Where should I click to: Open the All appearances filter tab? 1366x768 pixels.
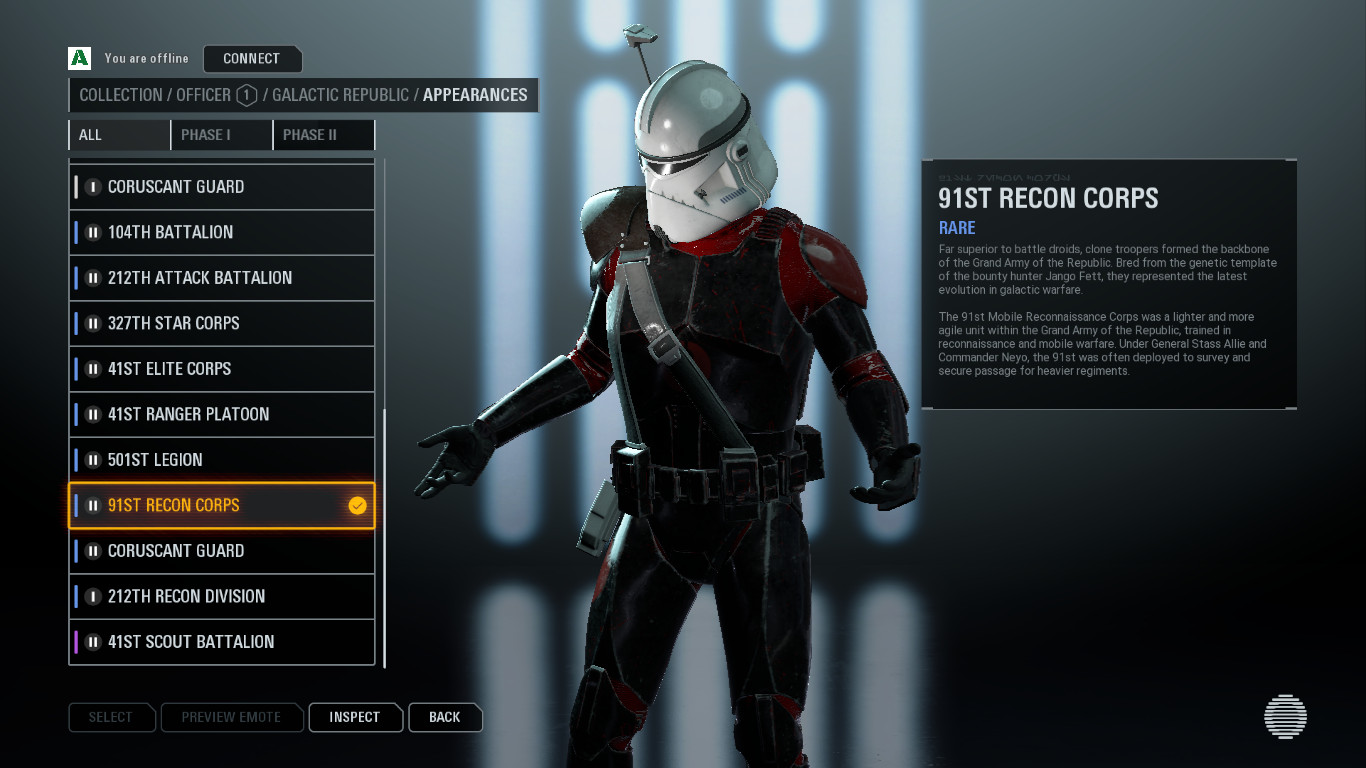point(119,134)
